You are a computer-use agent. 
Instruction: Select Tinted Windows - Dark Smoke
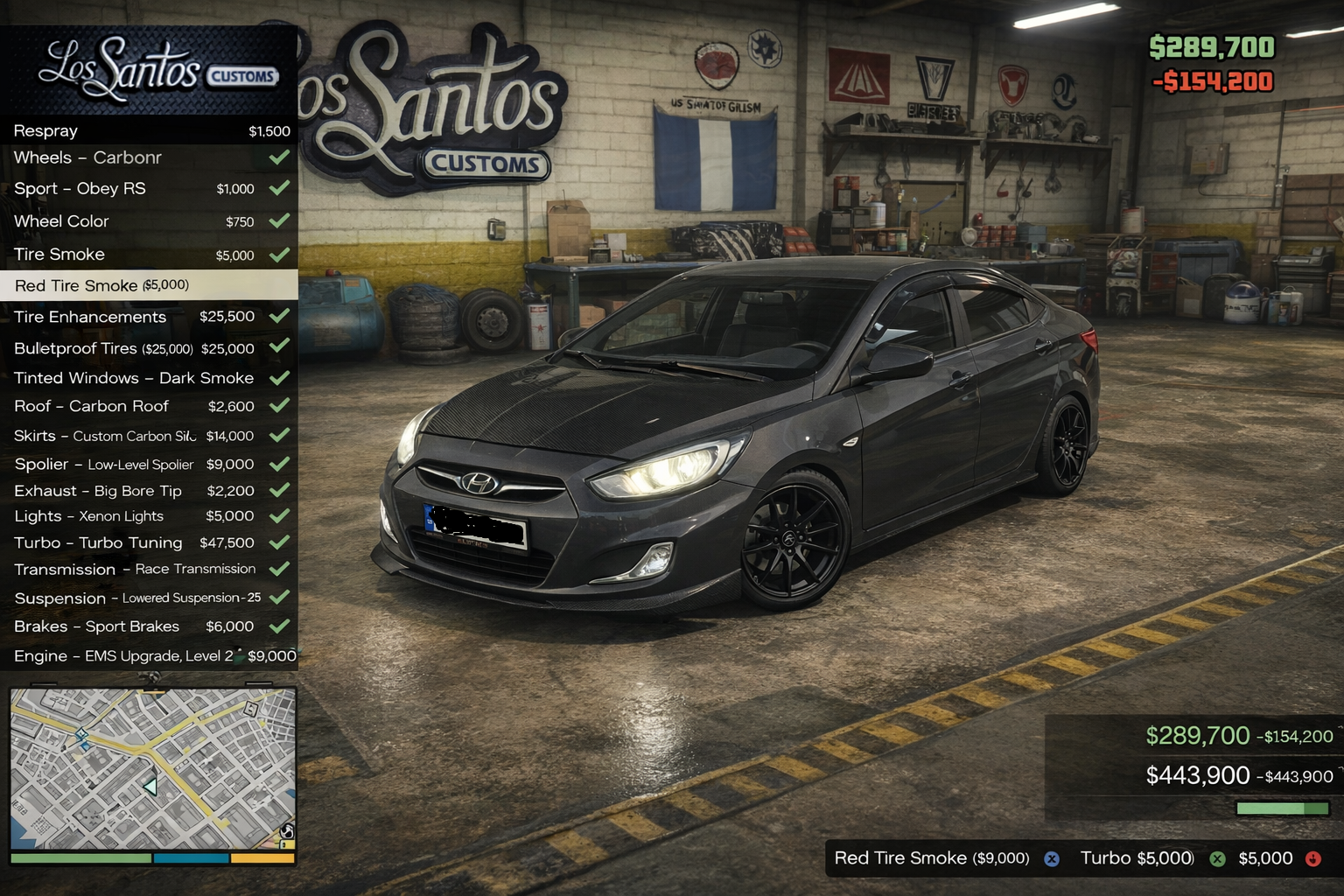[x=149, y=378]
